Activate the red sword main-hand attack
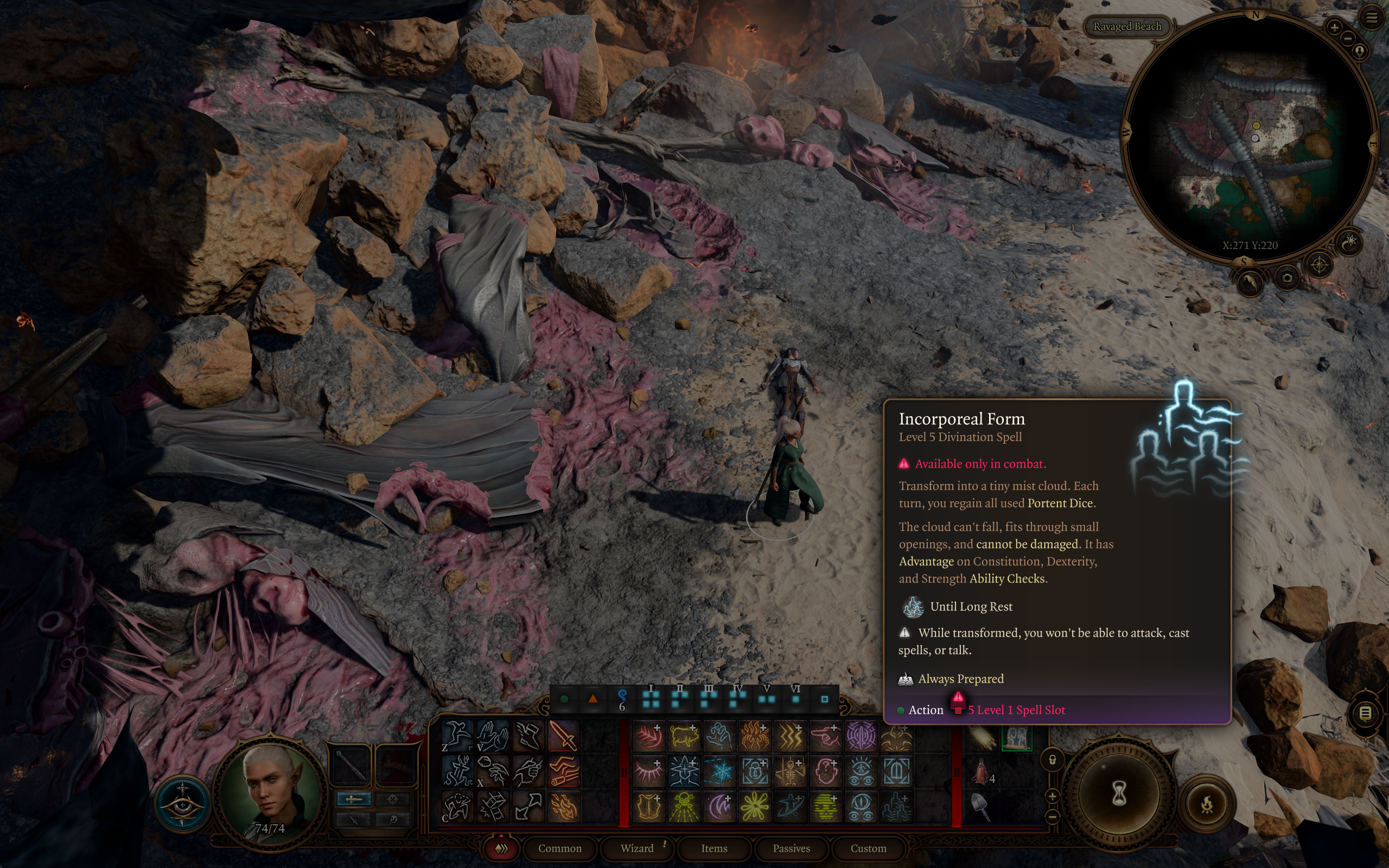This screenshot has width=1389, height=868. 563,736
